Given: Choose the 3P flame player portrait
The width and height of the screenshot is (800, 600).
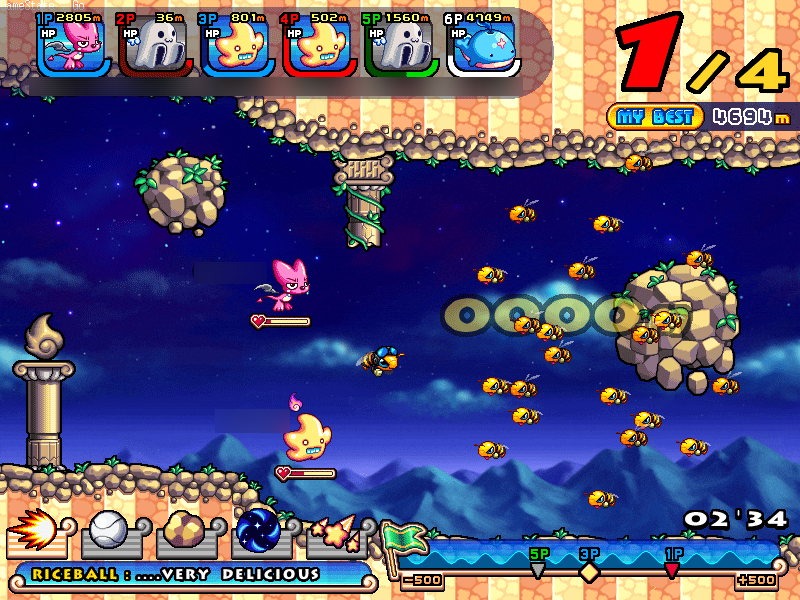Looking at the screenshot, I should pos(237,46).
